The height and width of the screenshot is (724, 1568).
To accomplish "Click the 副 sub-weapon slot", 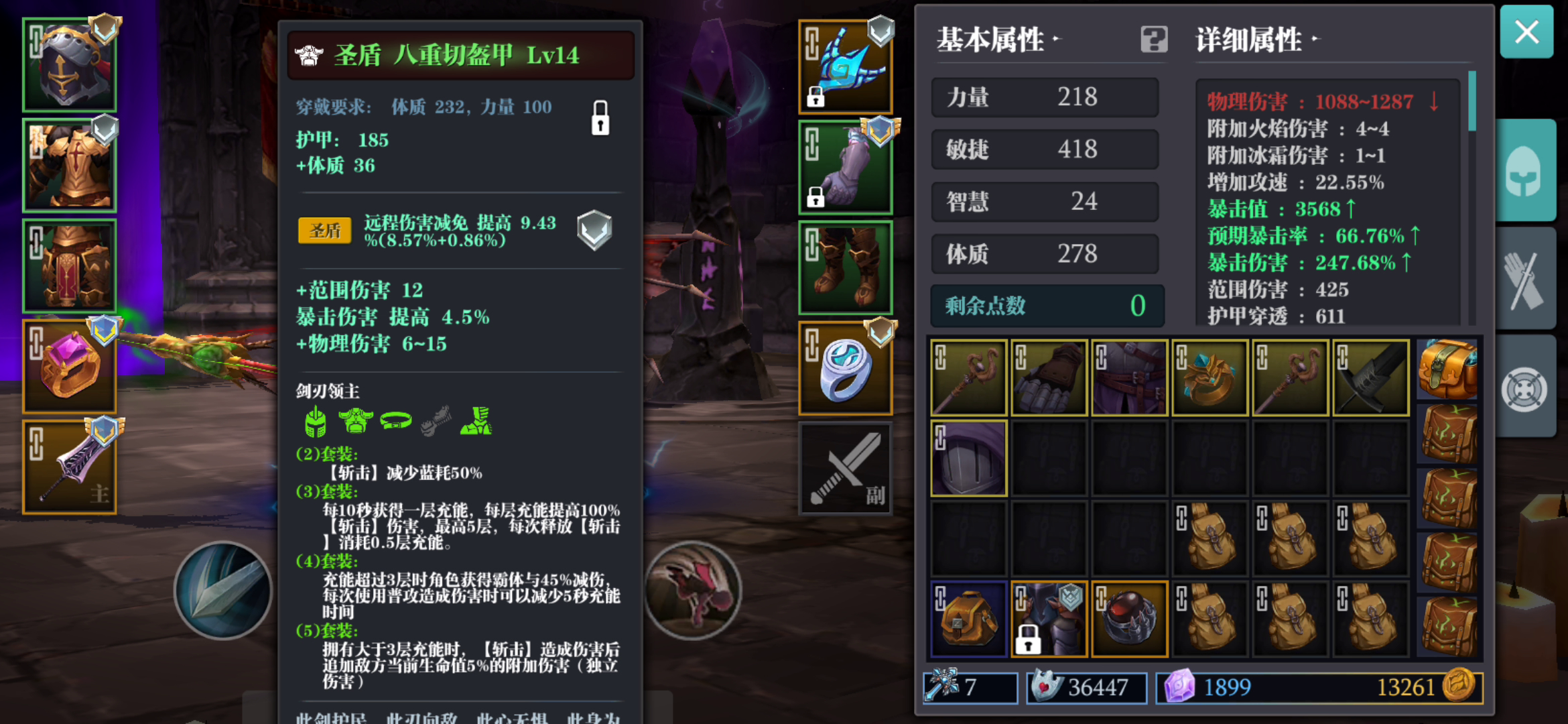I will click(846, 468).
